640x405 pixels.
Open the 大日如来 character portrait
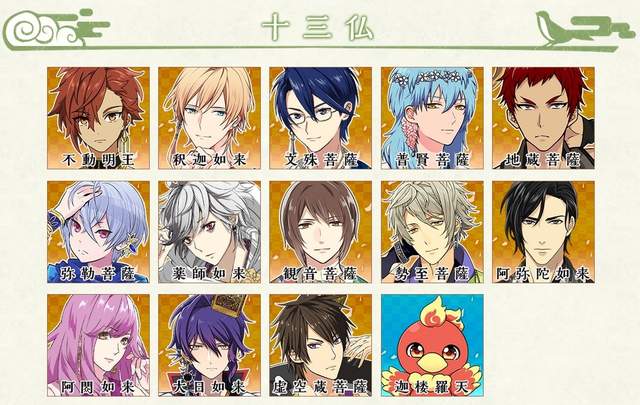tap(209, 343)
